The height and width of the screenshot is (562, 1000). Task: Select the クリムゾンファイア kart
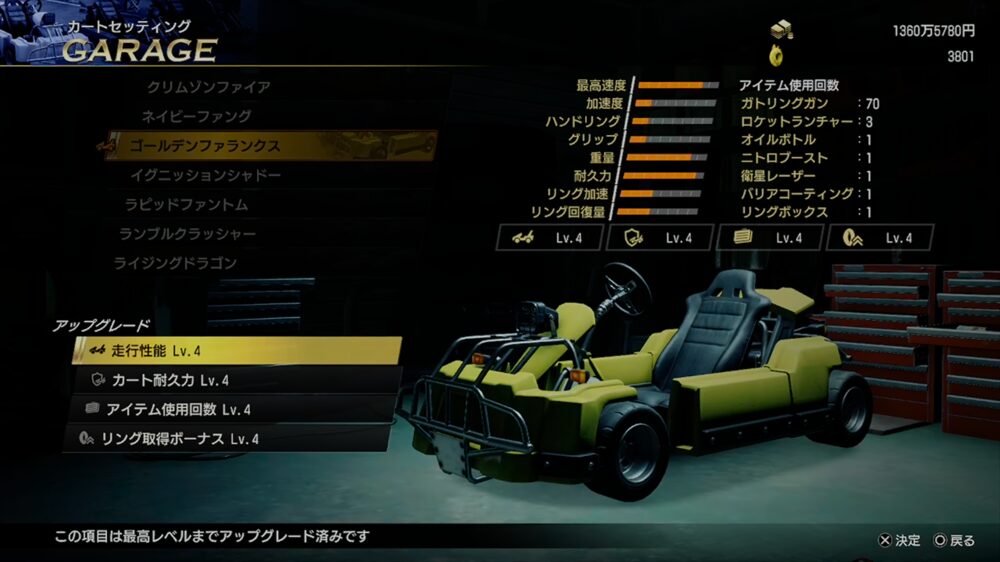tap(208, 87)
